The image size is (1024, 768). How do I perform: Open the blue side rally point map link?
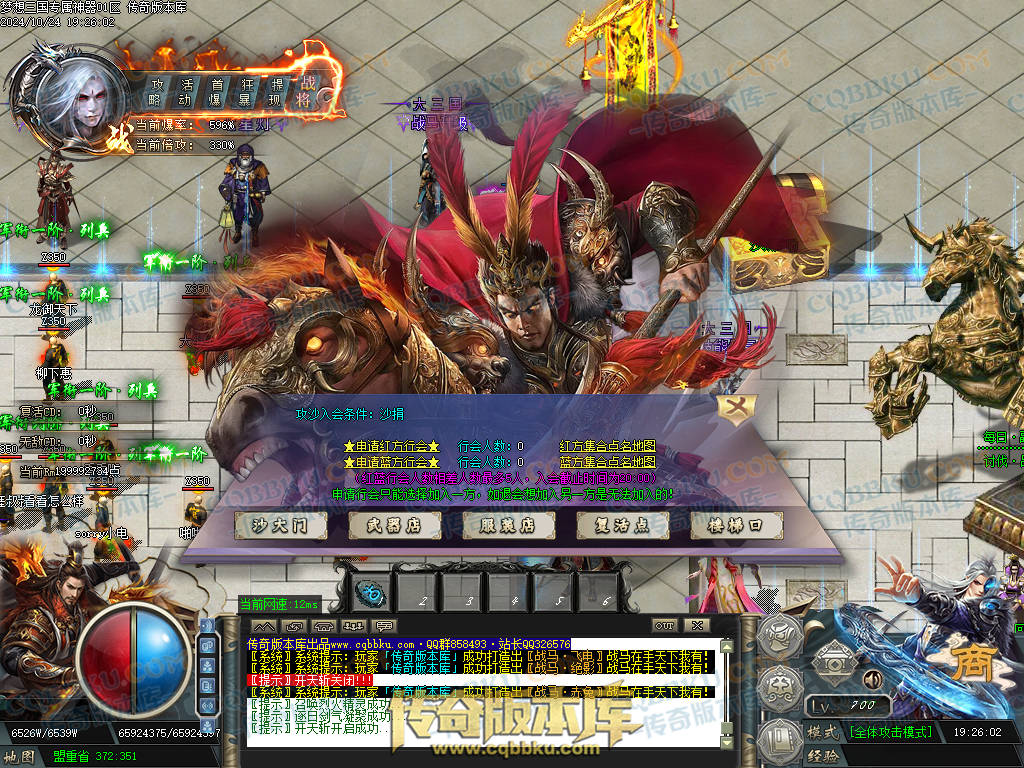point(607,462)
